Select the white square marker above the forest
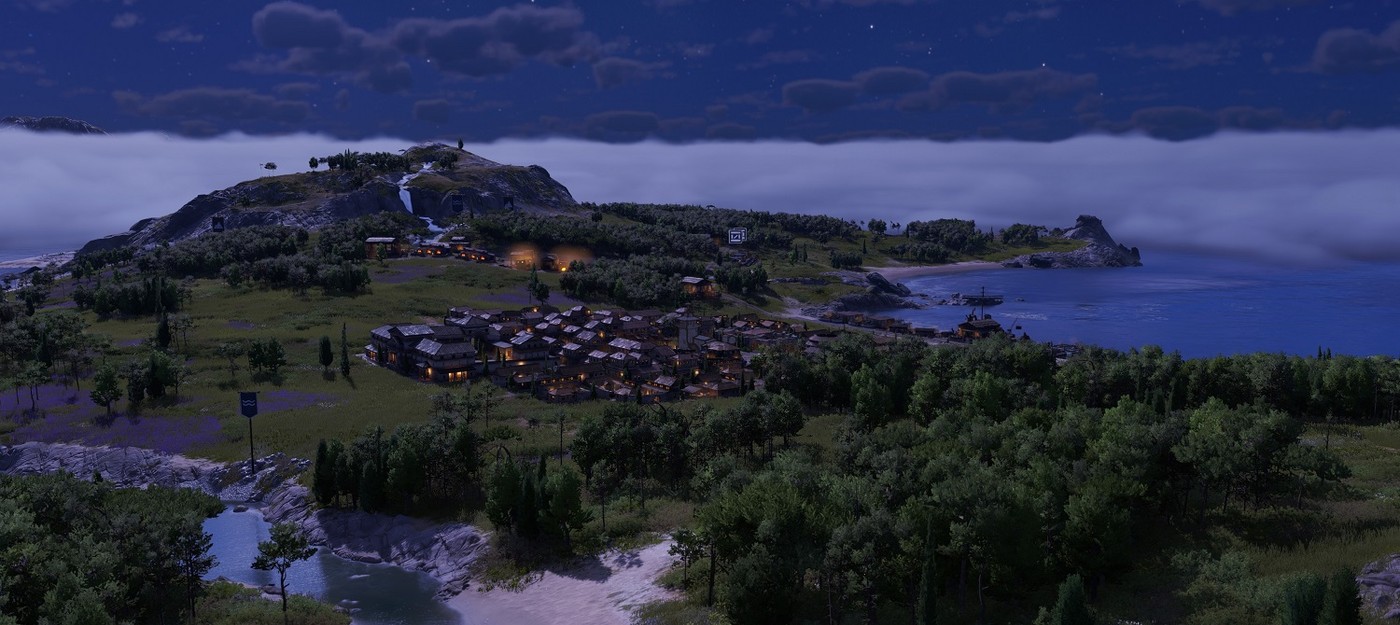1400x625 pixels. 737,236
